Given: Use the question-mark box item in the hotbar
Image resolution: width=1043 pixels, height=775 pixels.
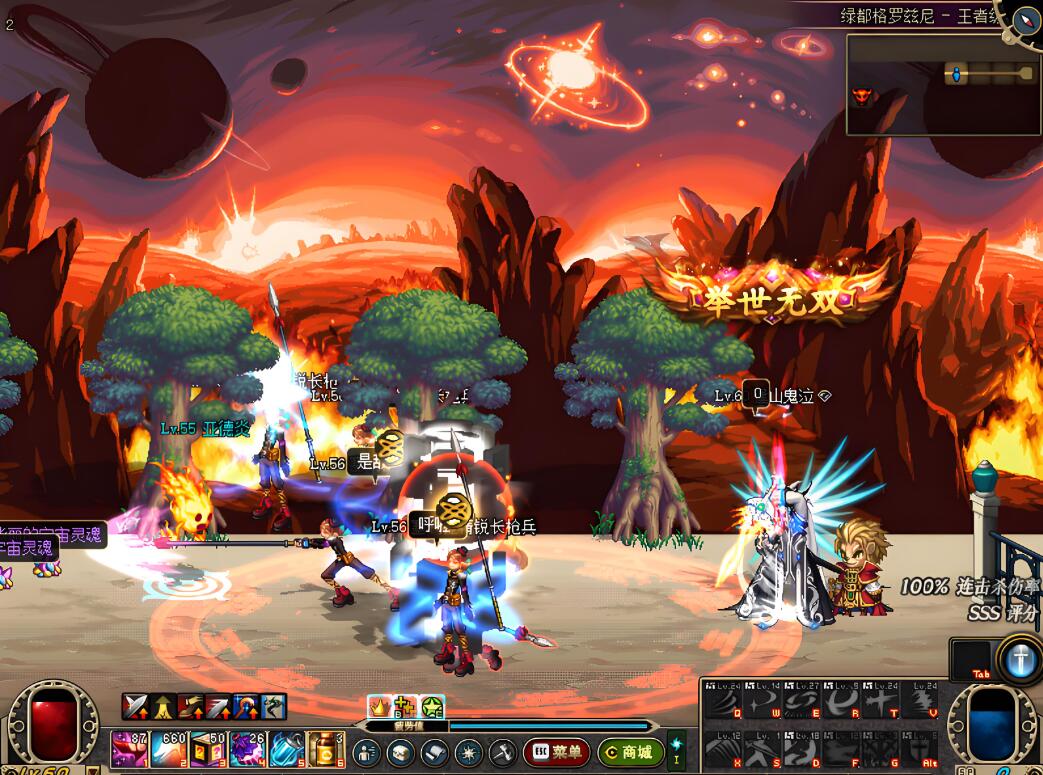Looking at the screenshot, I should pyautogui.click(x=208, y=750).
